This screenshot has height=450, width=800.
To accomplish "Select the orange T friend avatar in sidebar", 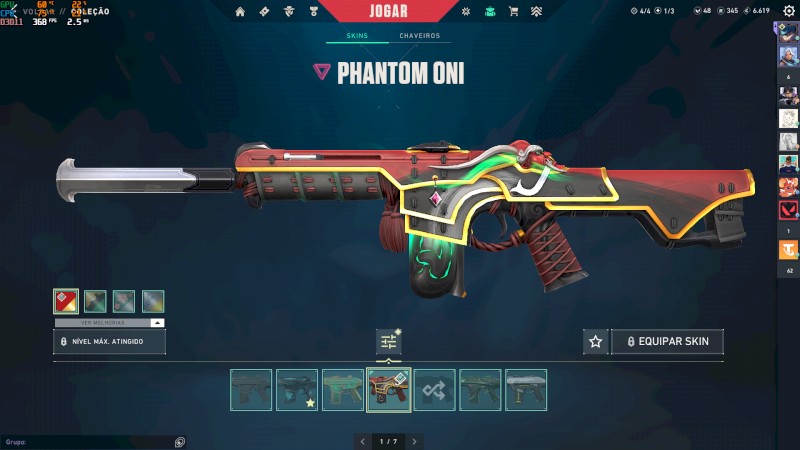I will [x=788, y=252].
